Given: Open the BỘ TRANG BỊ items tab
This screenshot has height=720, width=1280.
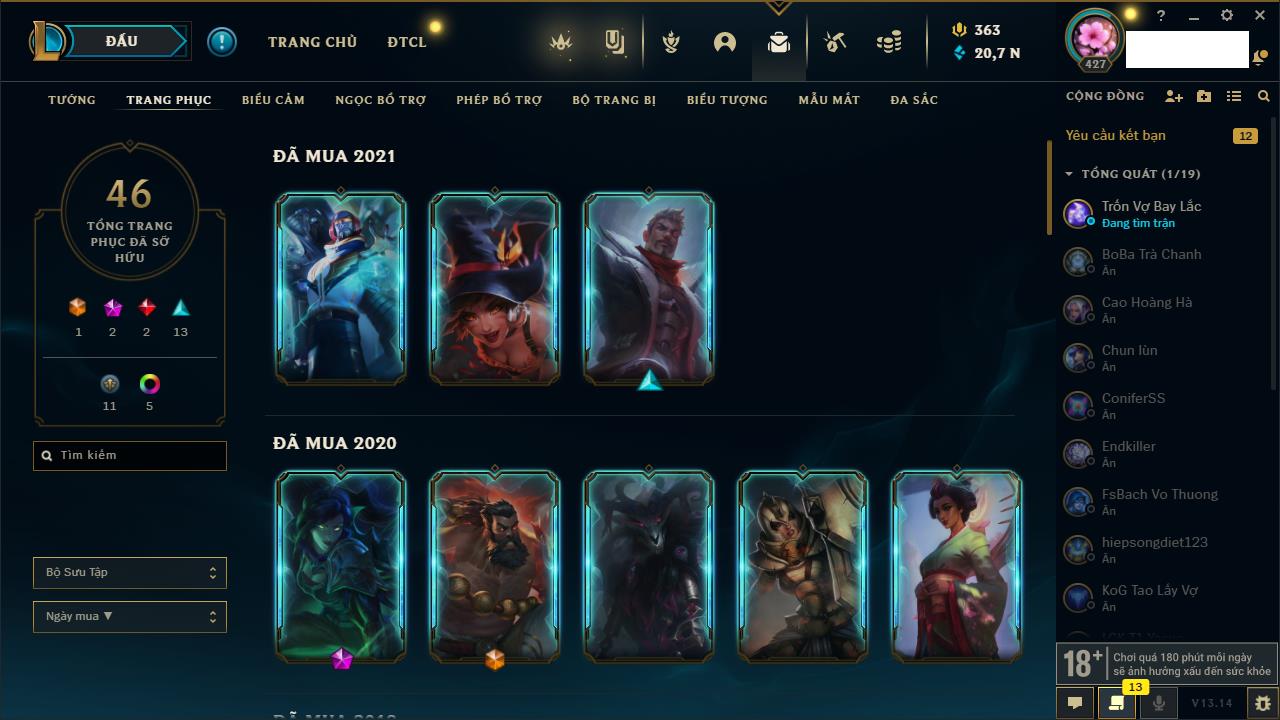Looking at the screenshot, I should pyautogui.click(x=614, y=100).
